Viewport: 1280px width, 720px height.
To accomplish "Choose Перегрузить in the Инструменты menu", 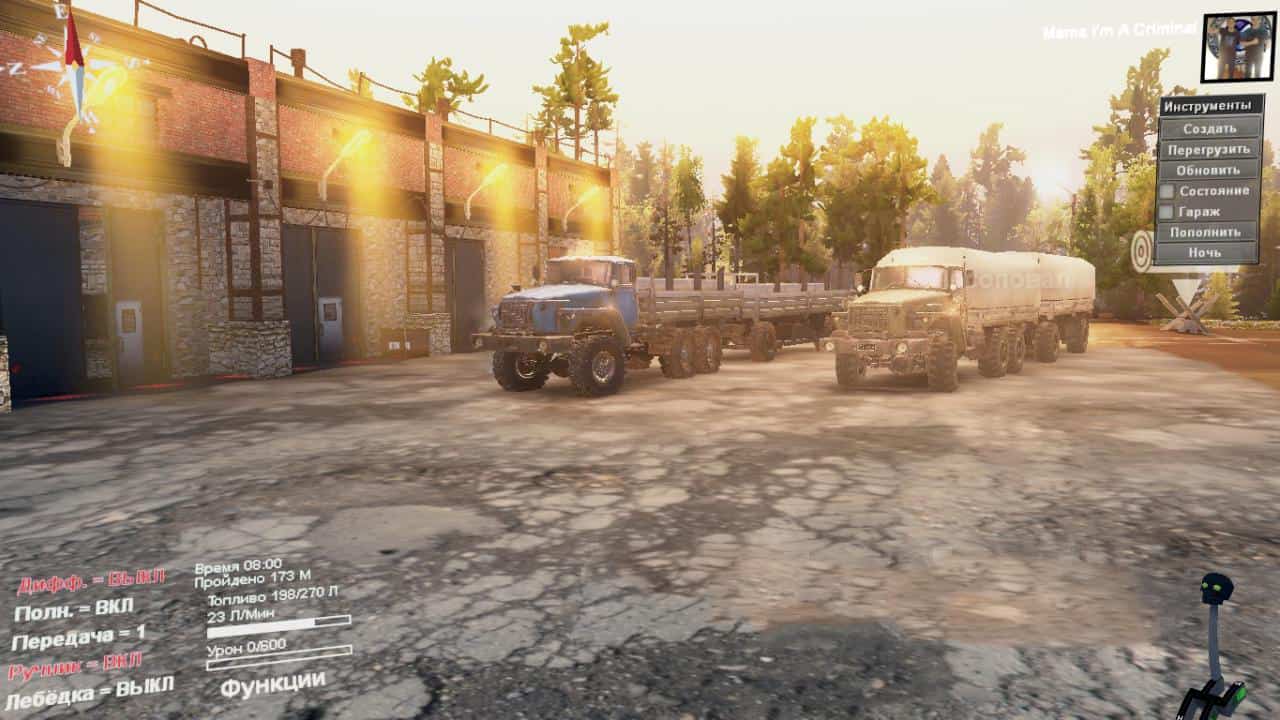I will click(1209, 150).
